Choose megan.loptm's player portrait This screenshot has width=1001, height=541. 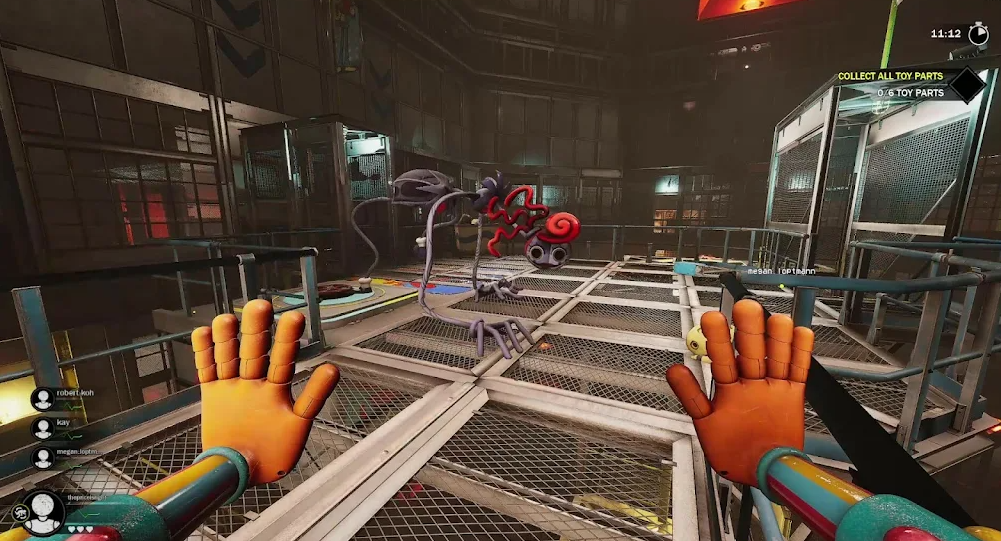tap(43, 457)
